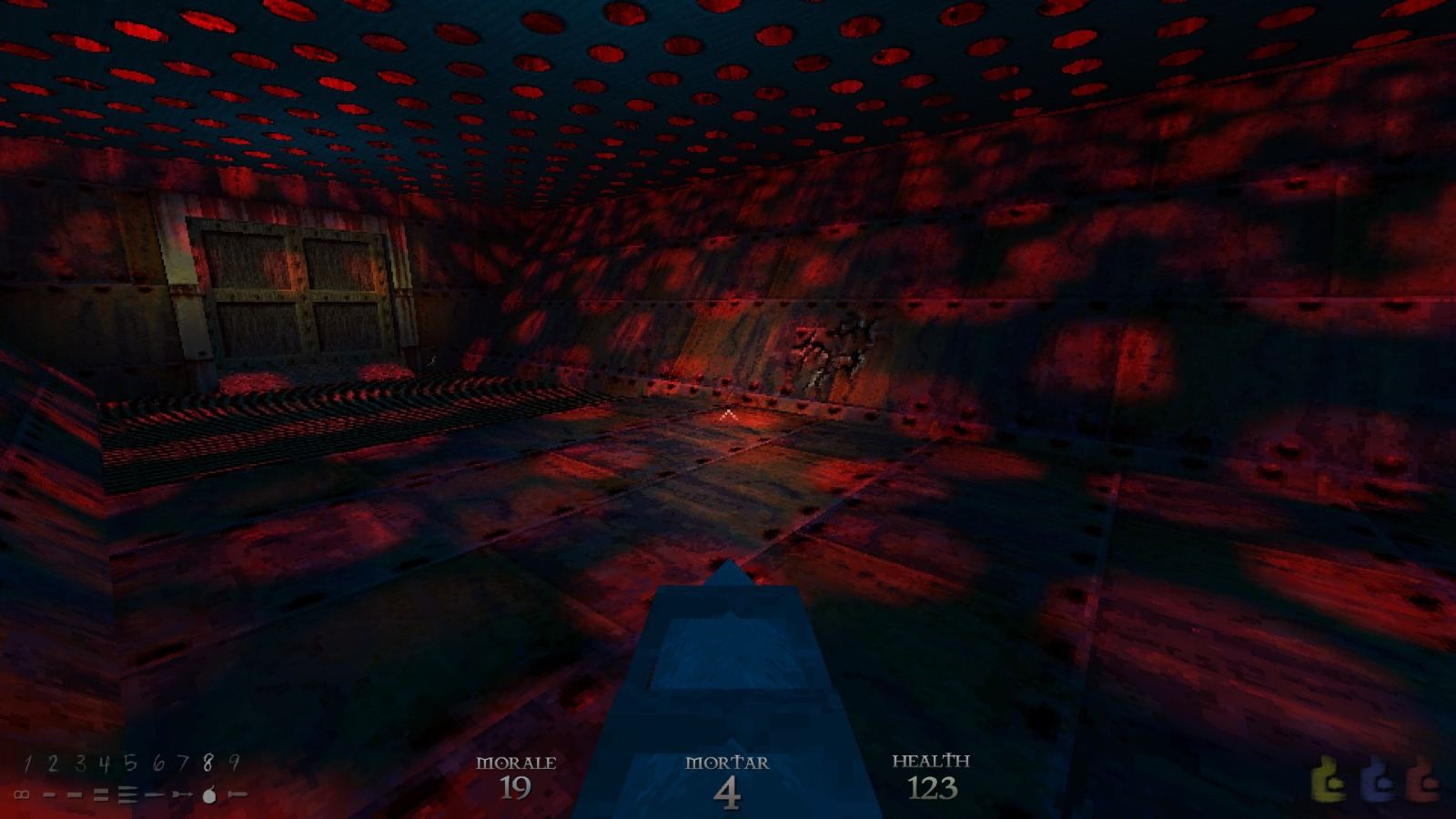1456x819 pixels.
Task: Click the rifle round icon under slot 3
Action: (x=75, y=794)
